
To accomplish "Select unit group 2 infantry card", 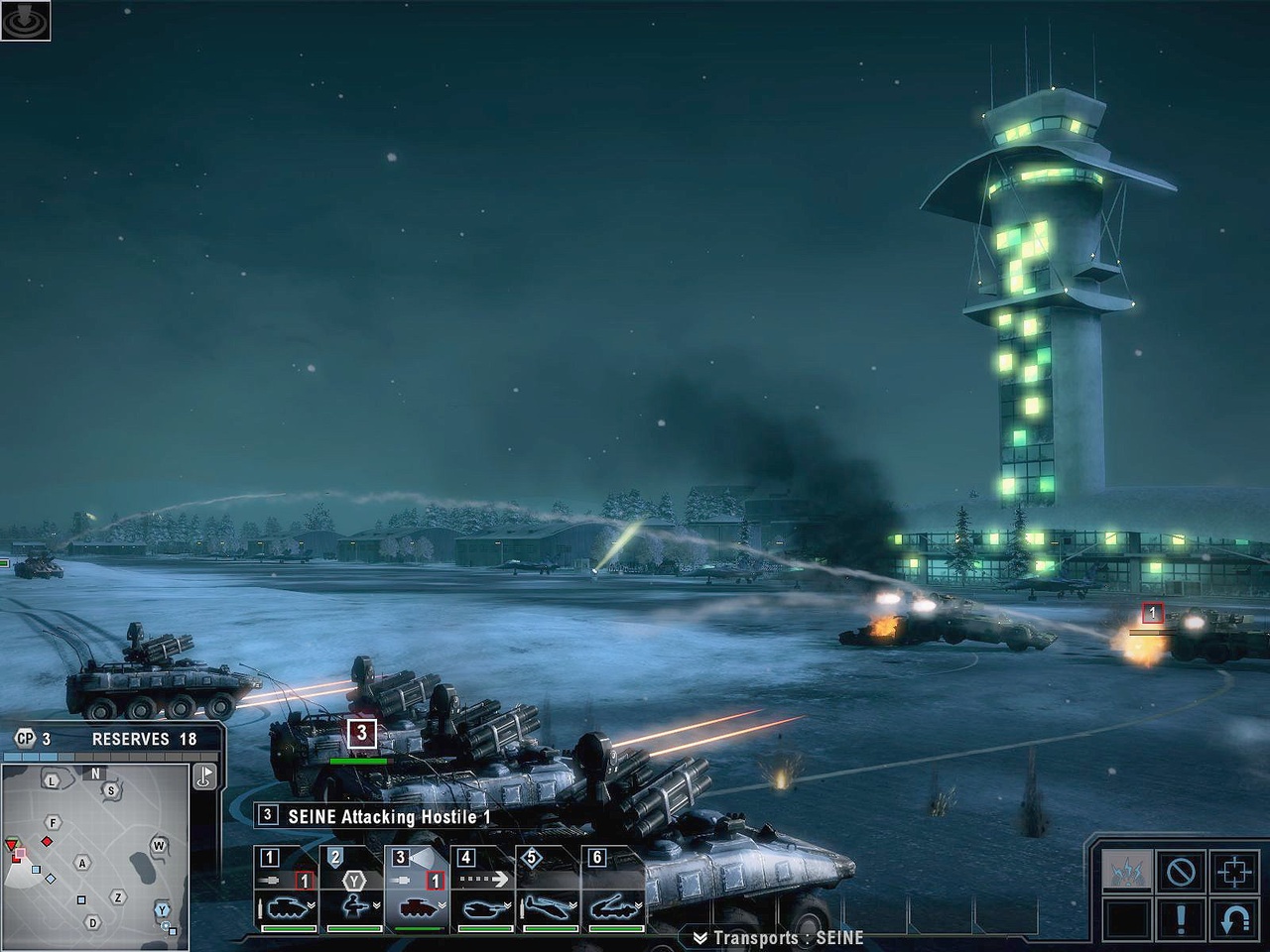I will coord(352,890).
